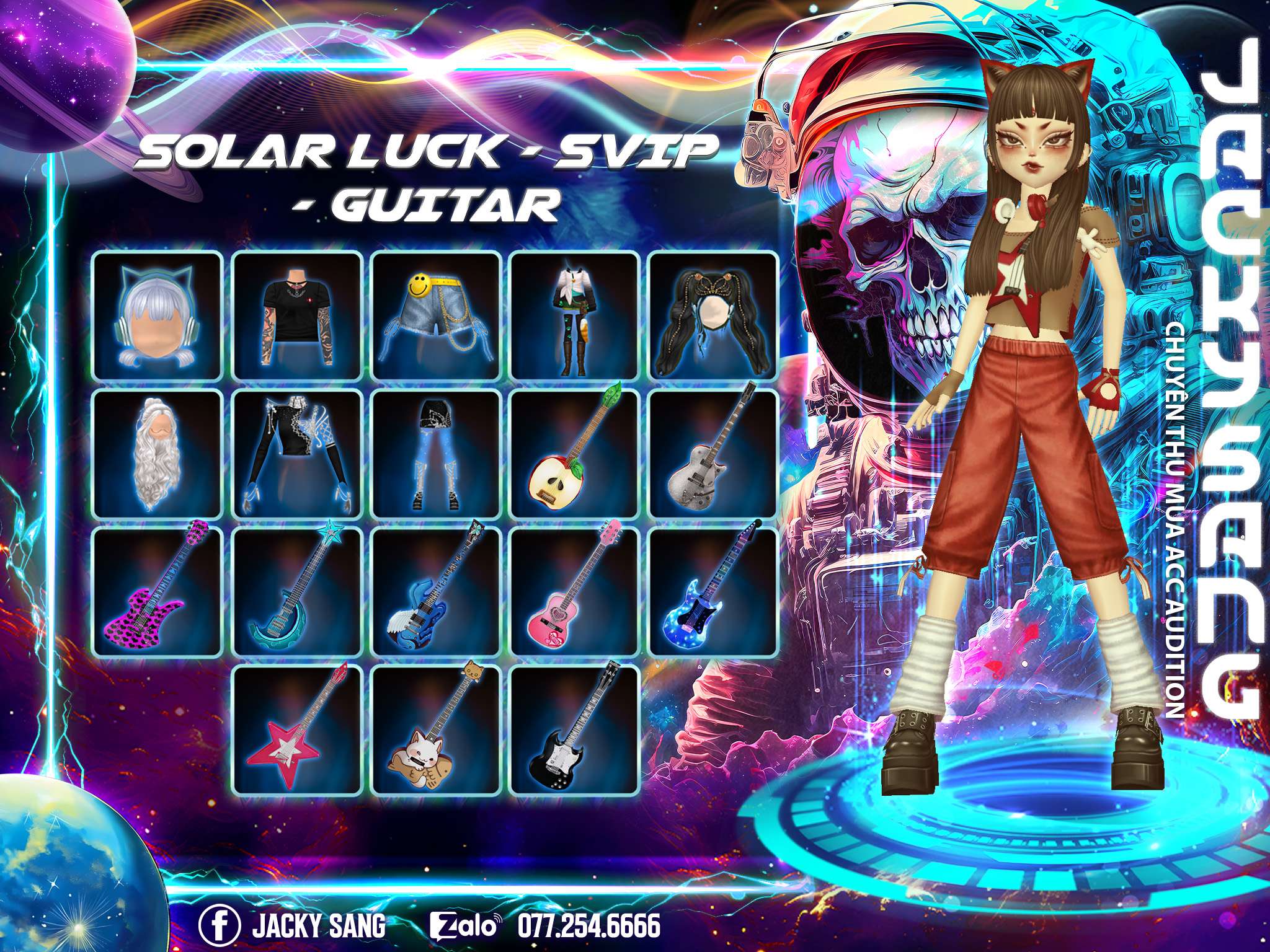Pick the white cat guitar

pyautogui.click(x=436, y=731)
